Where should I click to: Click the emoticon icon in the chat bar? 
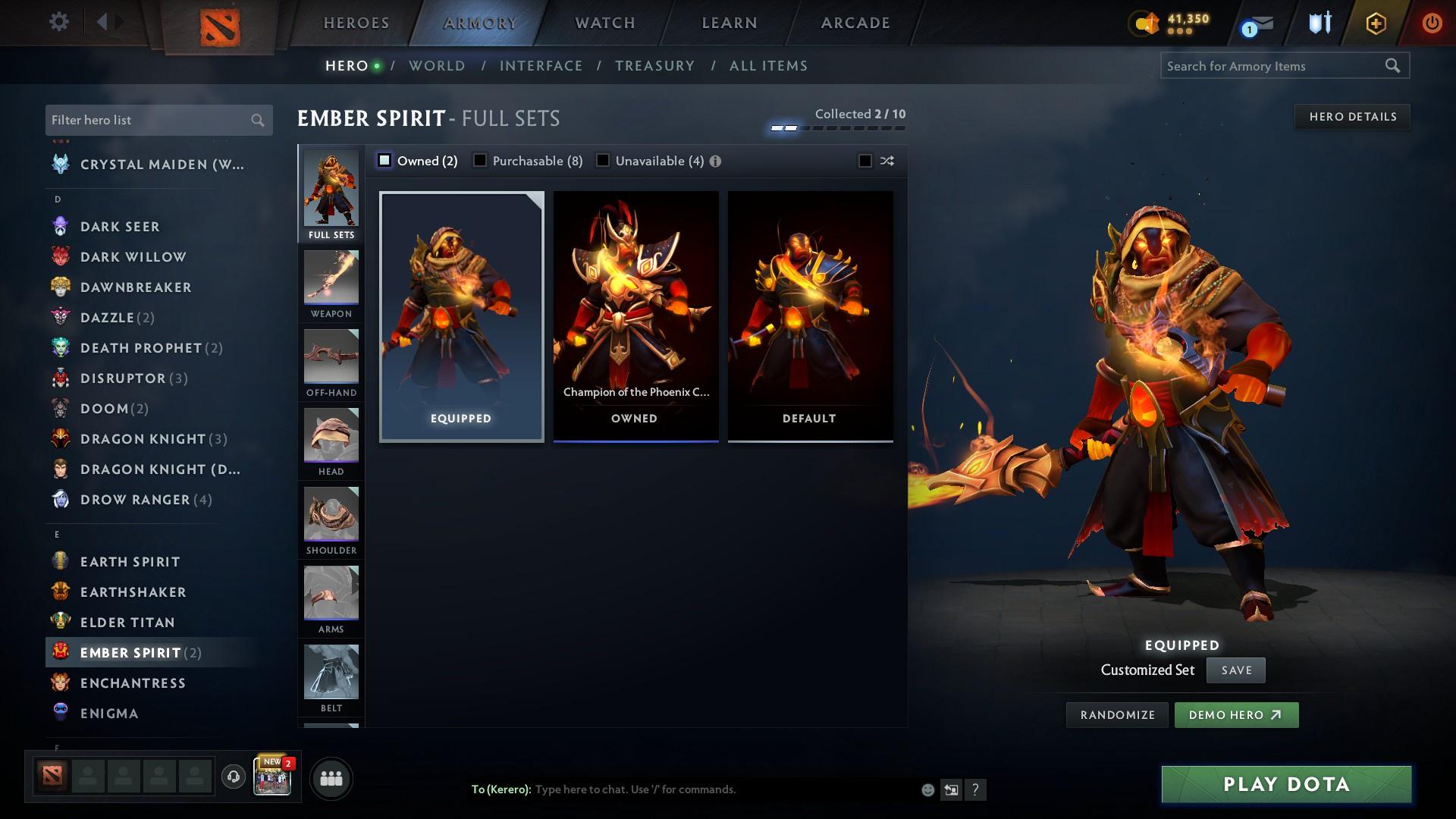coord(927,789)
